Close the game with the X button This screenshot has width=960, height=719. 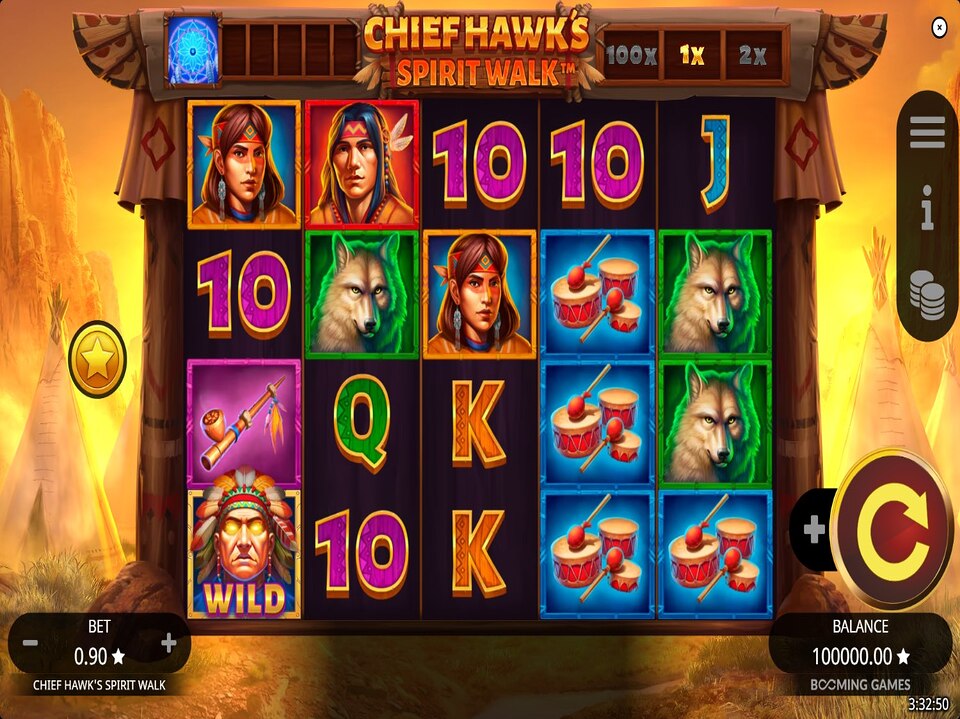[939, 27]
